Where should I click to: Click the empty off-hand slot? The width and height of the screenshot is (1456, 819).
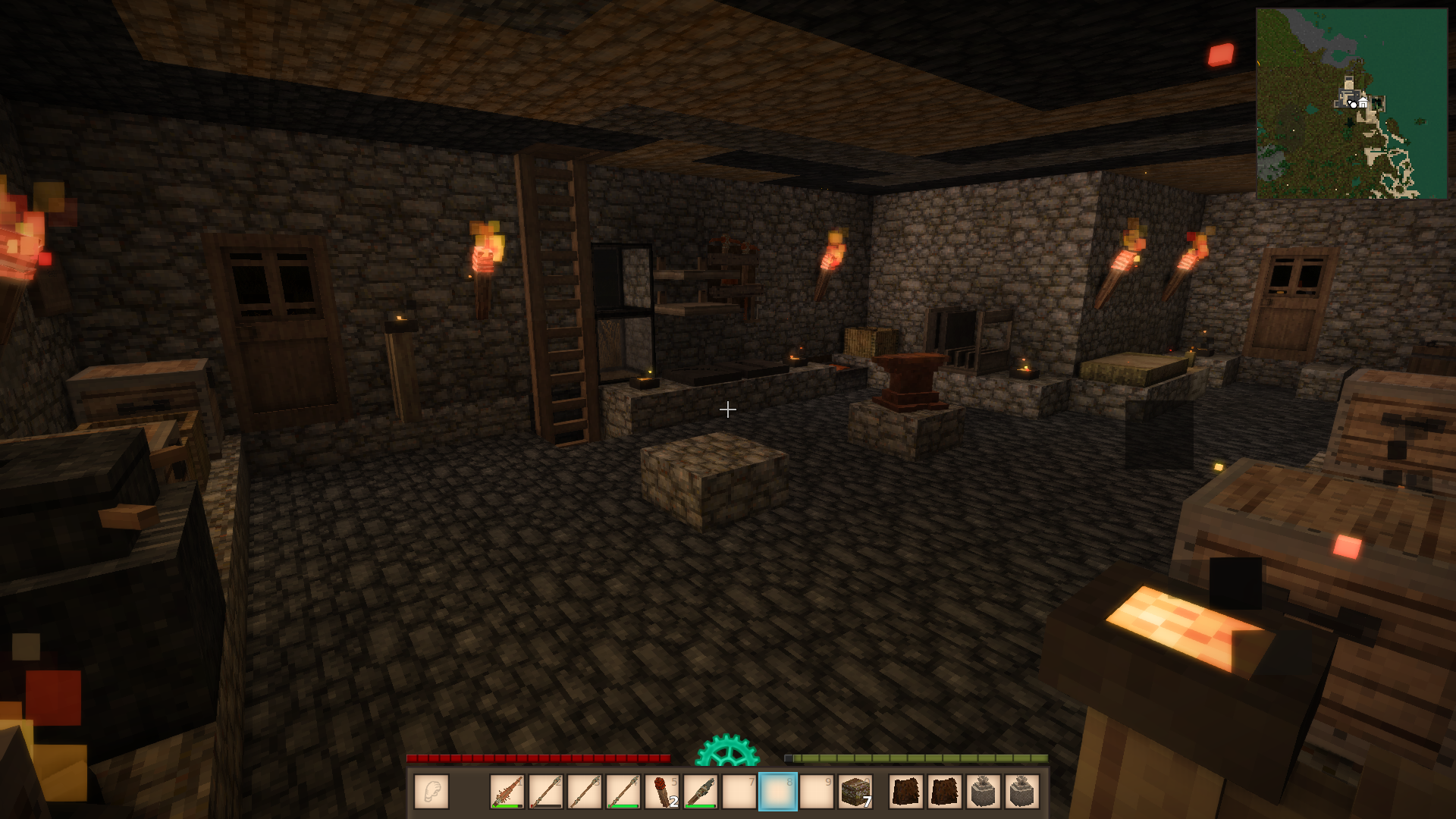pos(431,792)
